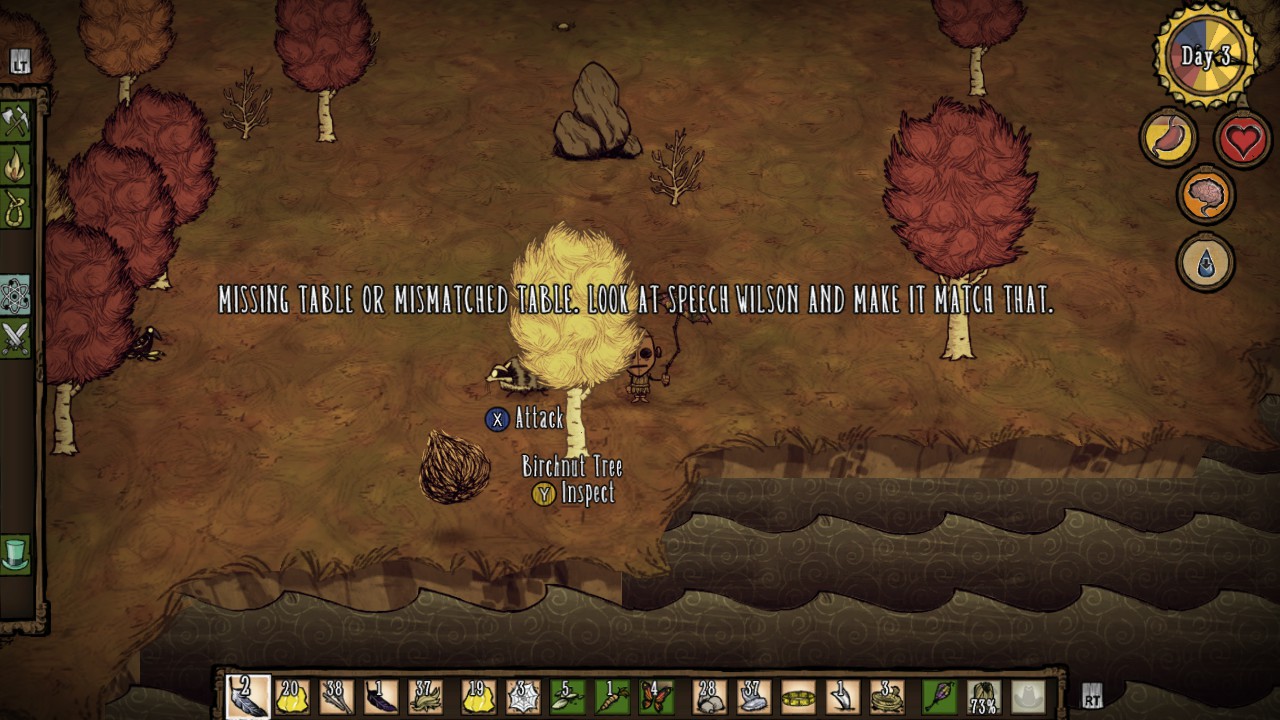
Task: Choose the Dress top hat tab
Action: point(16,553)
